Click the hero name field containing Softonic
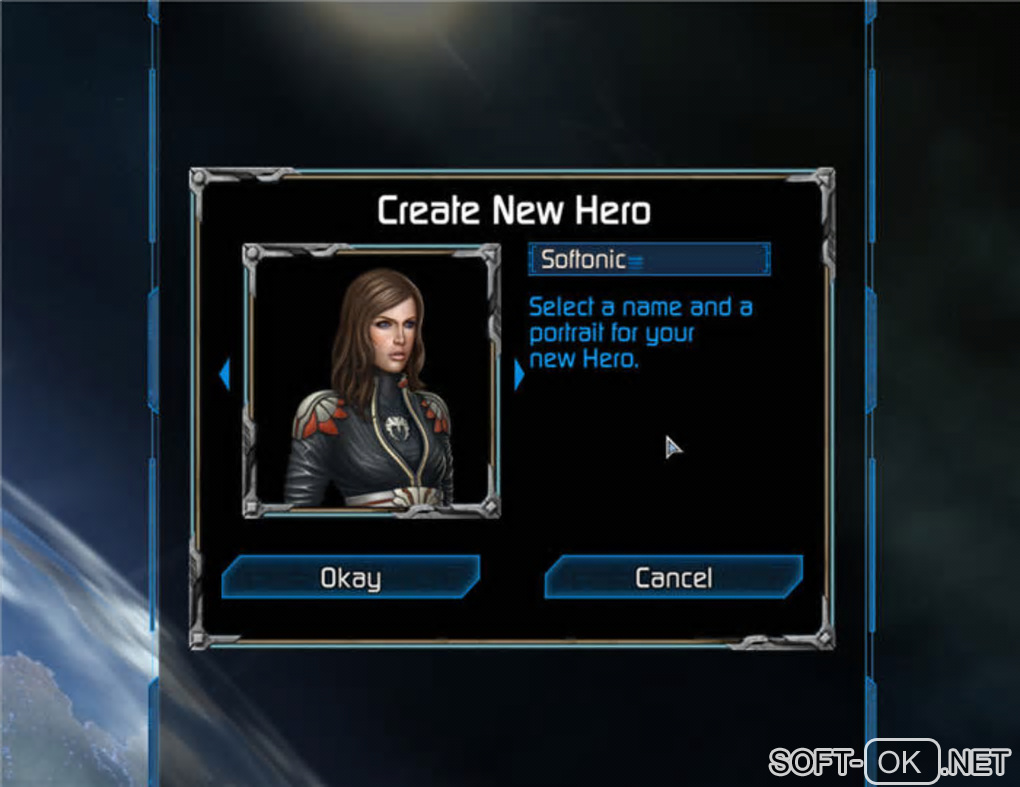 tap(649, 260)
